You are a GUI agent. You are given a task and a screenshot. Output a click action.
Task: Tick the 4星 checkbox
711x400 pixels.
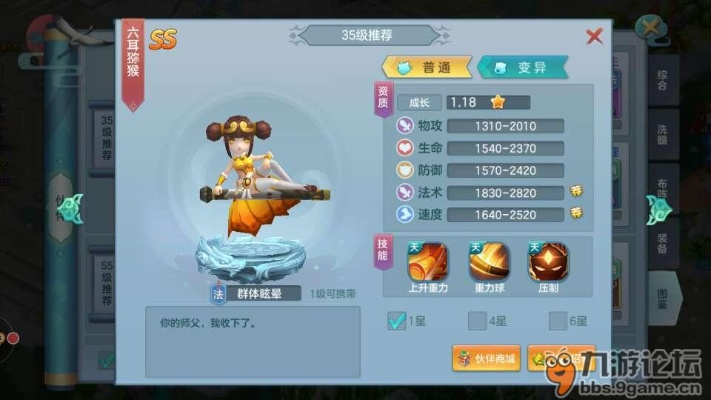coord(477,320)
